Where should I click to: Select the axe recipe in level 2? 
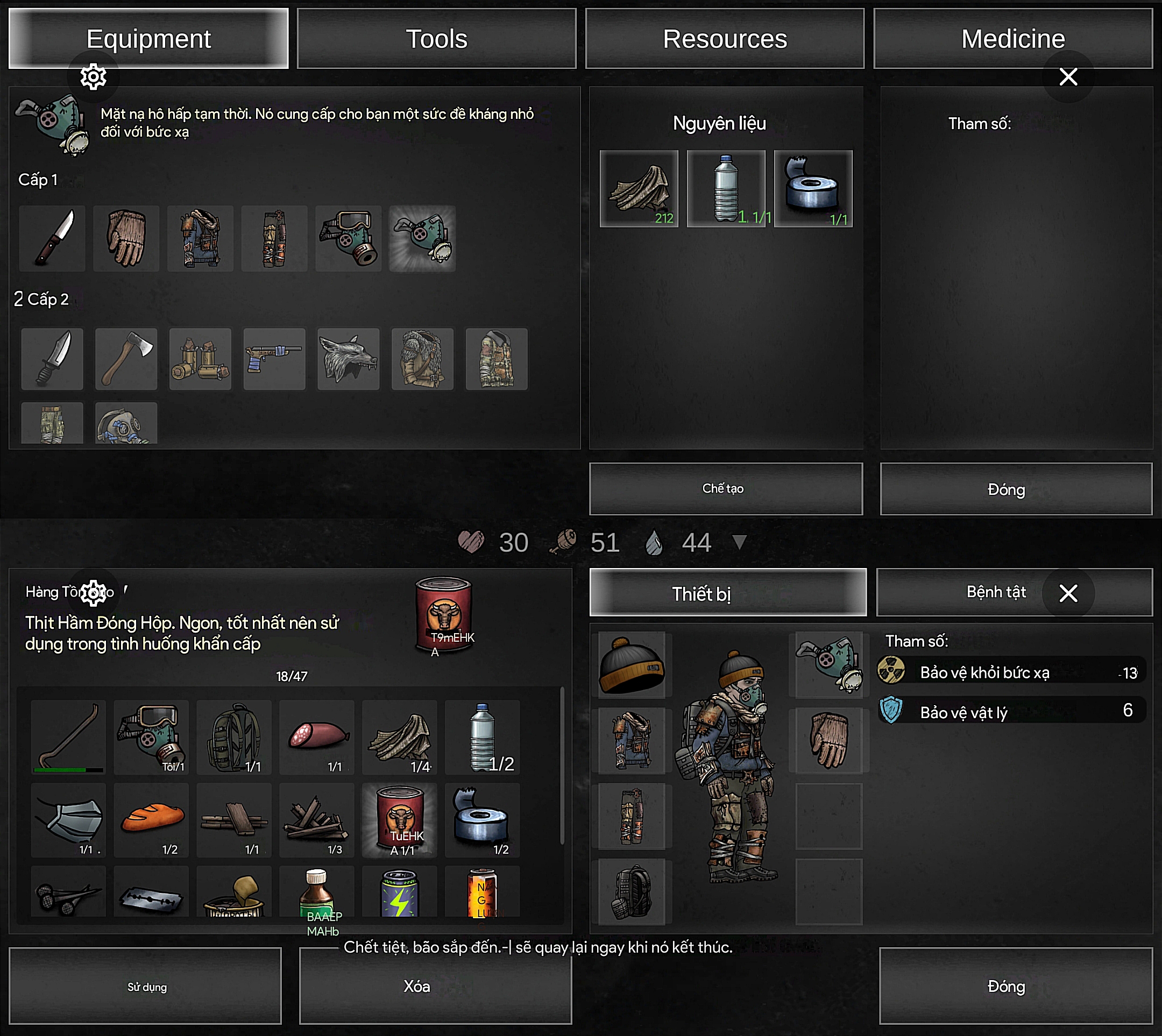[126, 359]
